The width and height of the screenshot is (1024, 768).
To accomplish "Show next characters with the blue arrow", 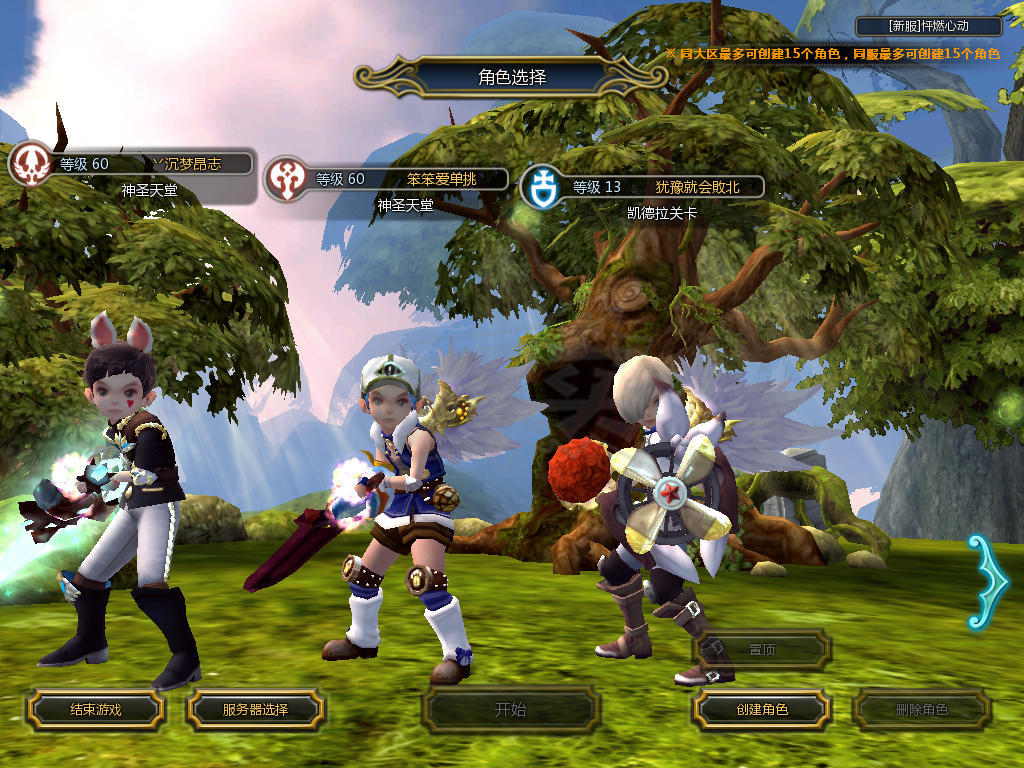I will [983, 581].
